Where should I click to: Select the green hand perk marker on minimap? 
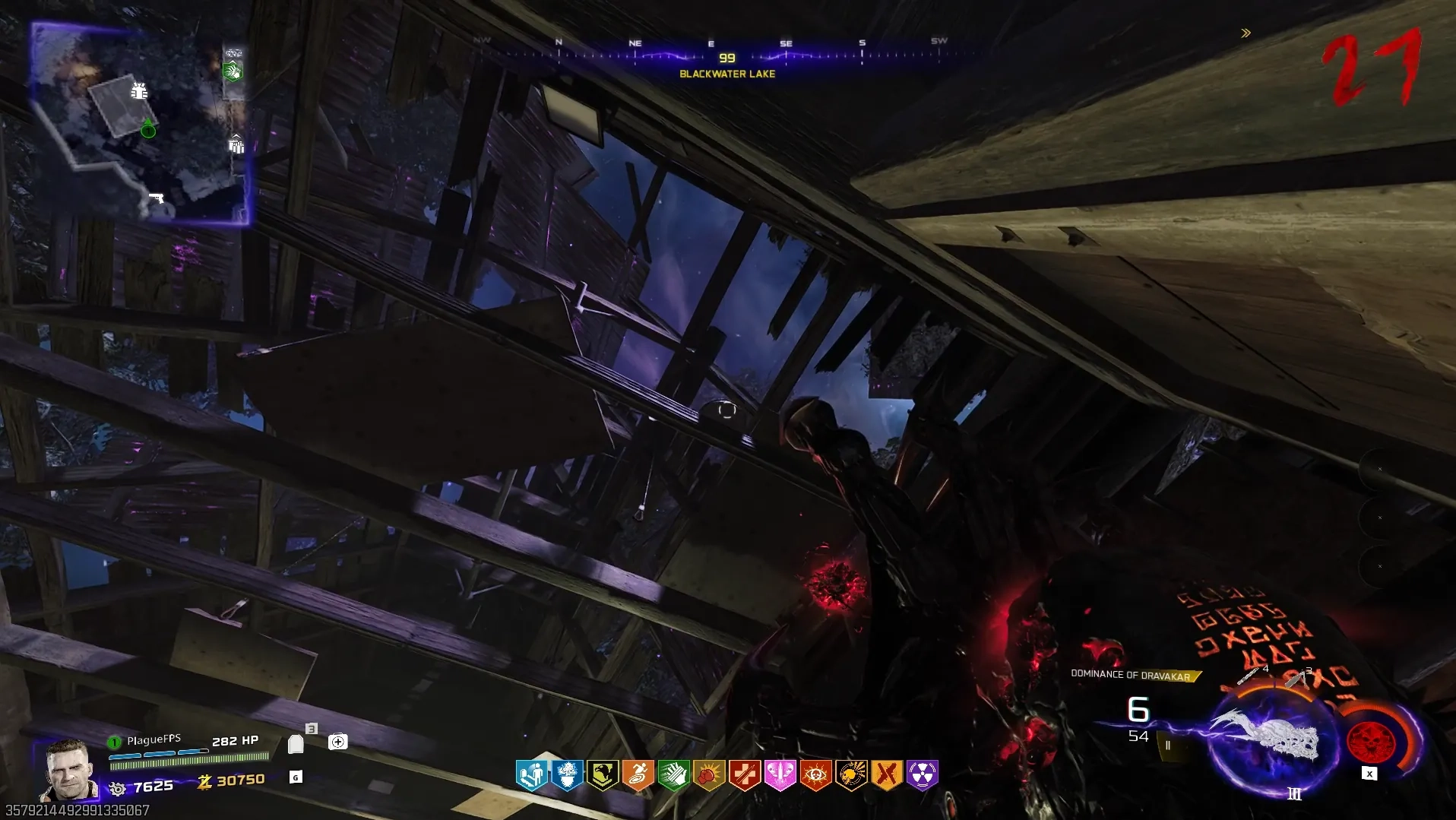[x=233, y=71]
